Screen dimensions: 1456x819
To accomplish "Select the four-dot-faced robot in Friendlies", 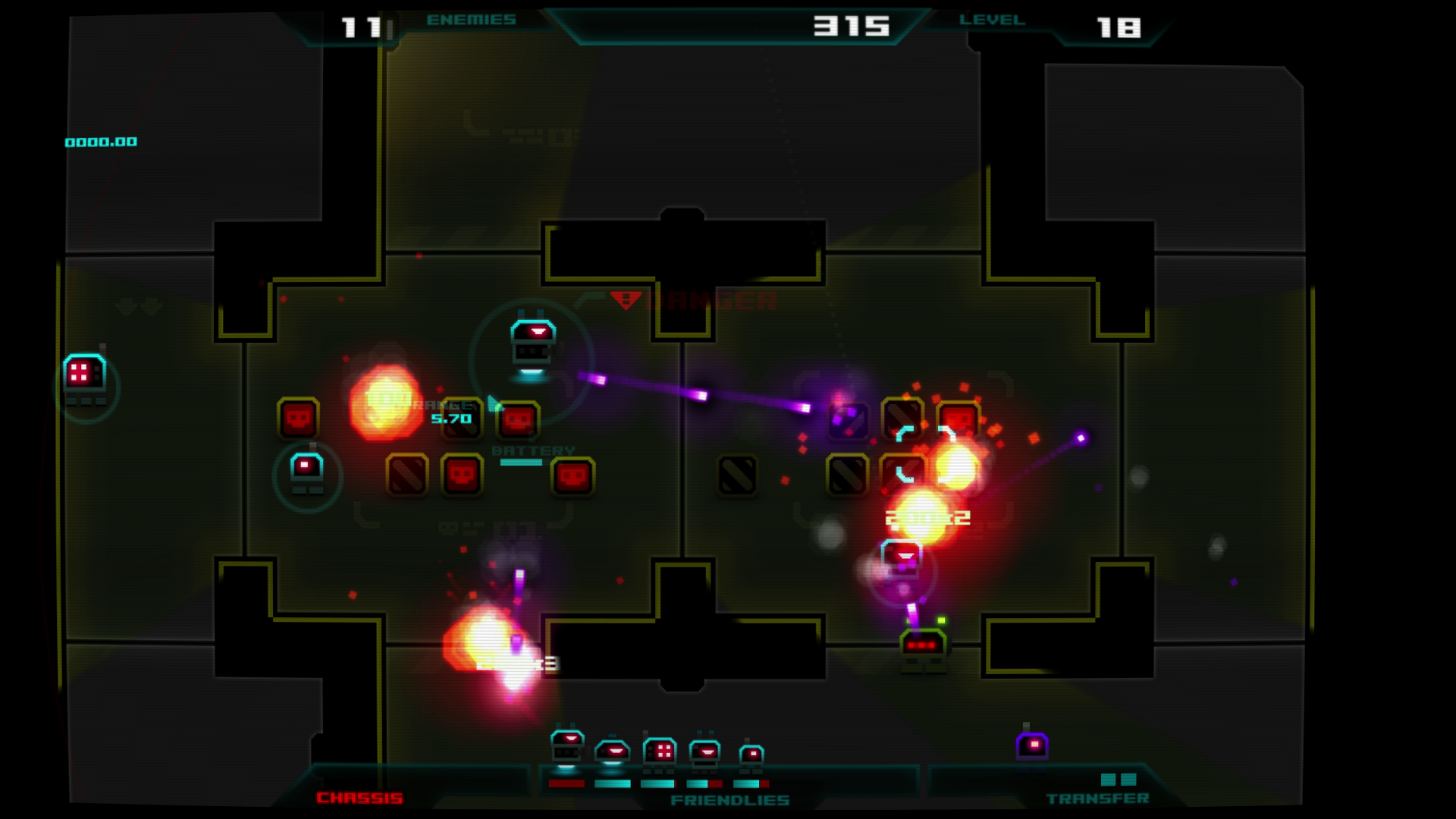I will 659,752.
